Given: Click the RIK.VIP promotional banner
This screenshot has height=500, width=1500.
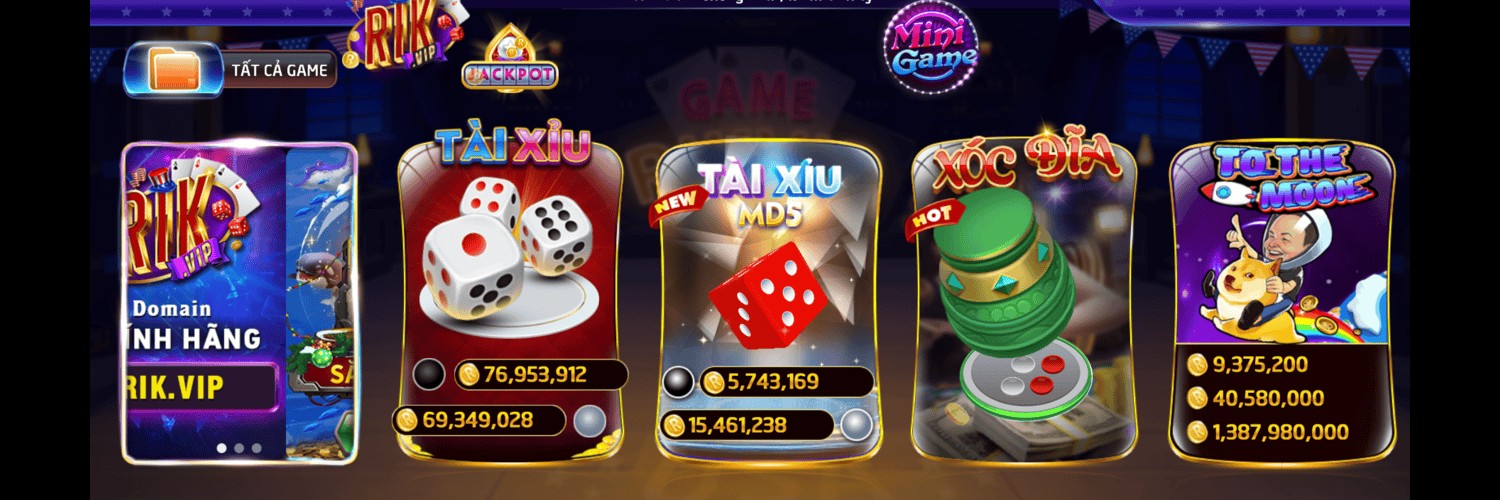Looking at the screenshot, I should [x=239, y=300].
